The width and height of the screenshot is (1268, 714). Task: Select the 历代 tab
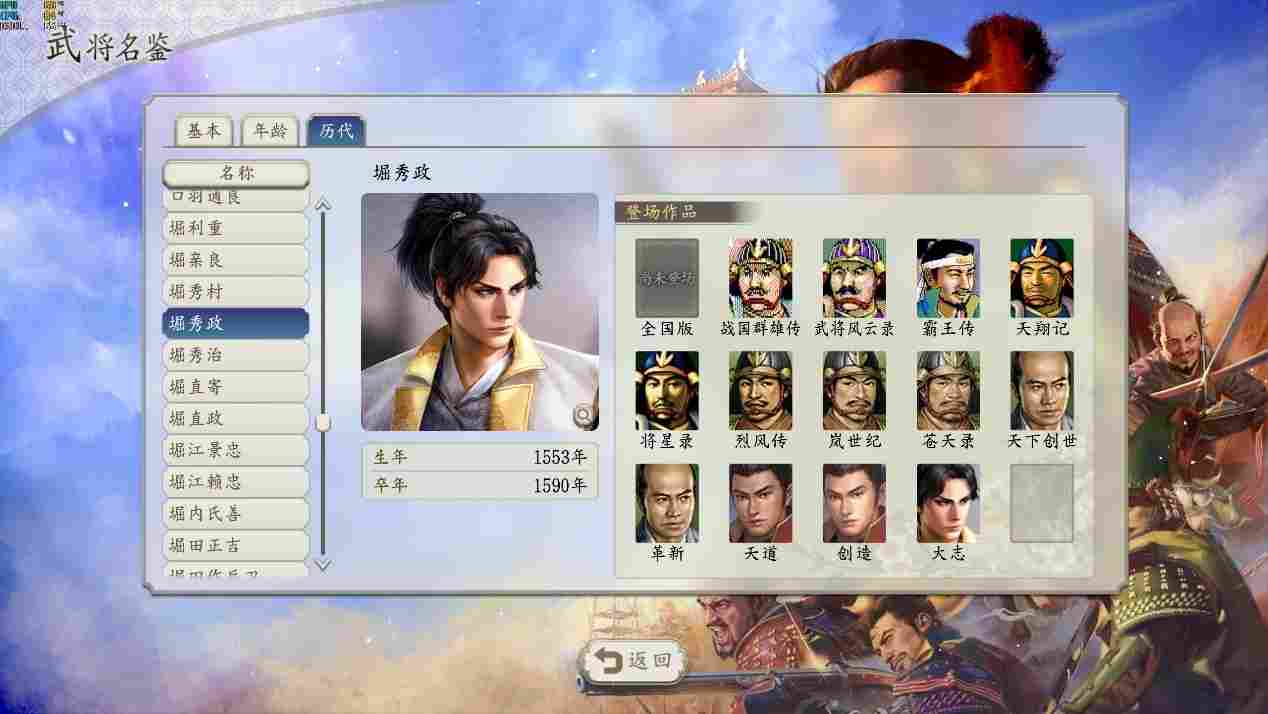click(336, 131)
